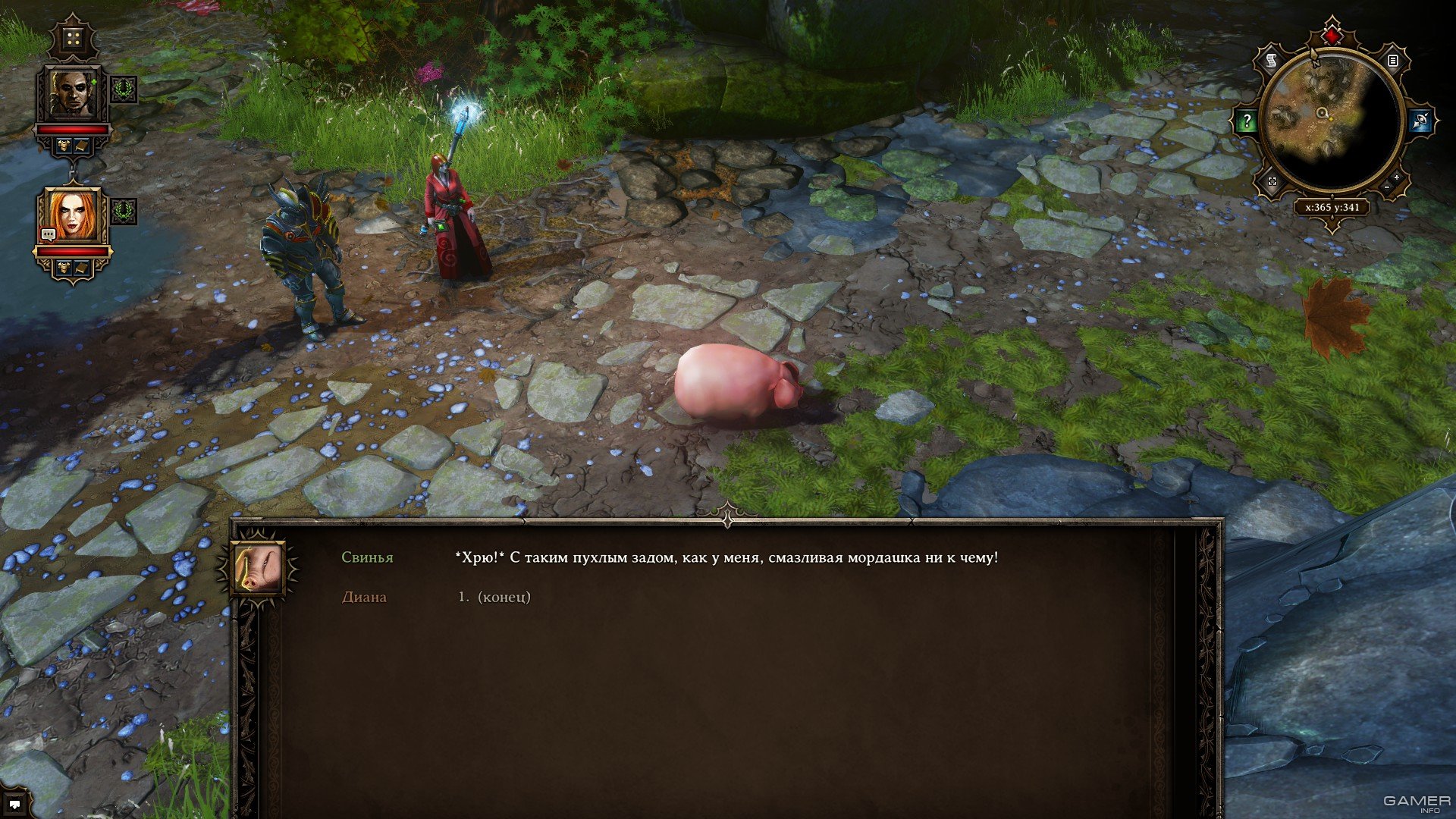Viewport: 1456px width, 819px height.
Task: Zoom out the minimap with minus button
Action: pyautogui.click(x=1387, y=187)
